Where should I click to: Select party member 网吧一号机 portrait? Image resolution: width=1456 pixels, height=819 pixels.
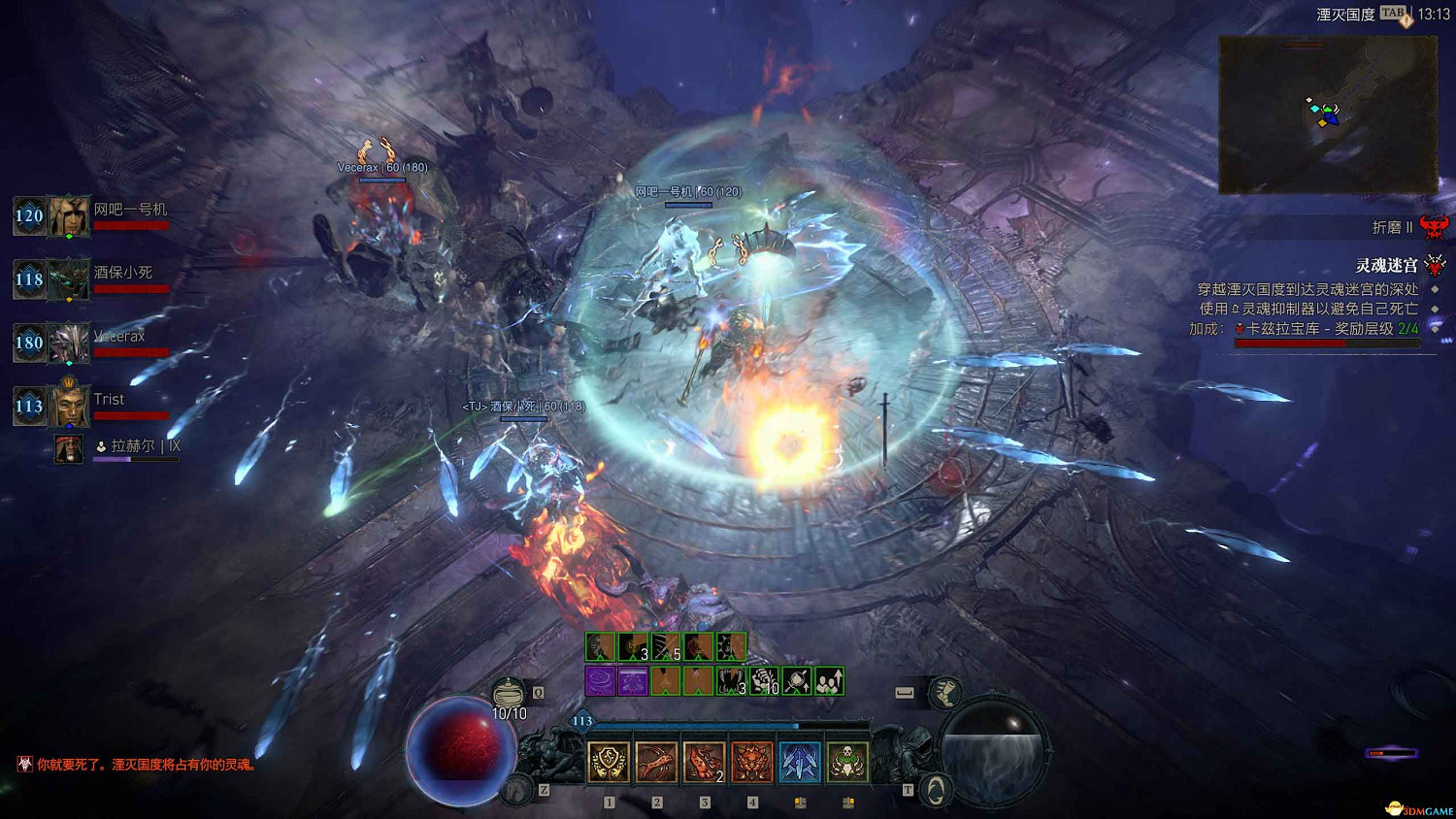click(x=69, y=215)
